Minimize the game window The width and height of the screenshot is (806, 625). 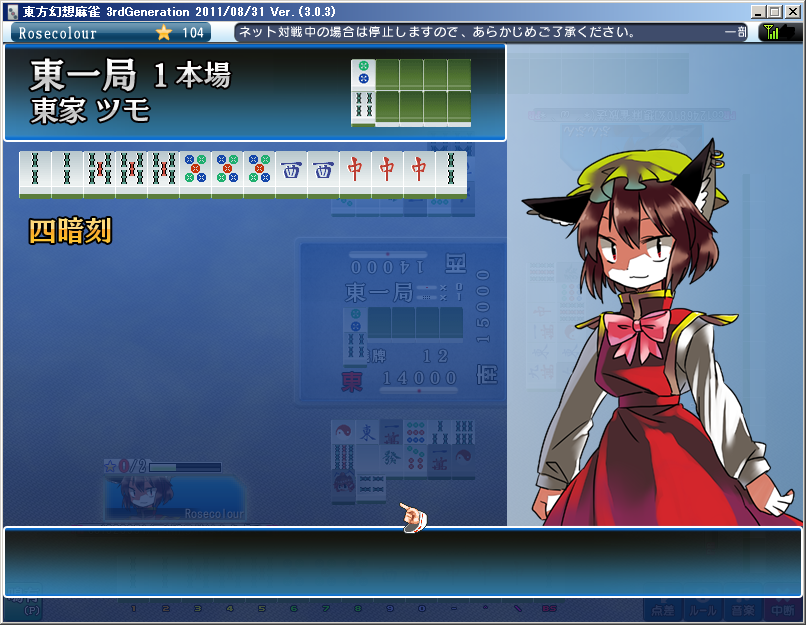pos(759,10)
